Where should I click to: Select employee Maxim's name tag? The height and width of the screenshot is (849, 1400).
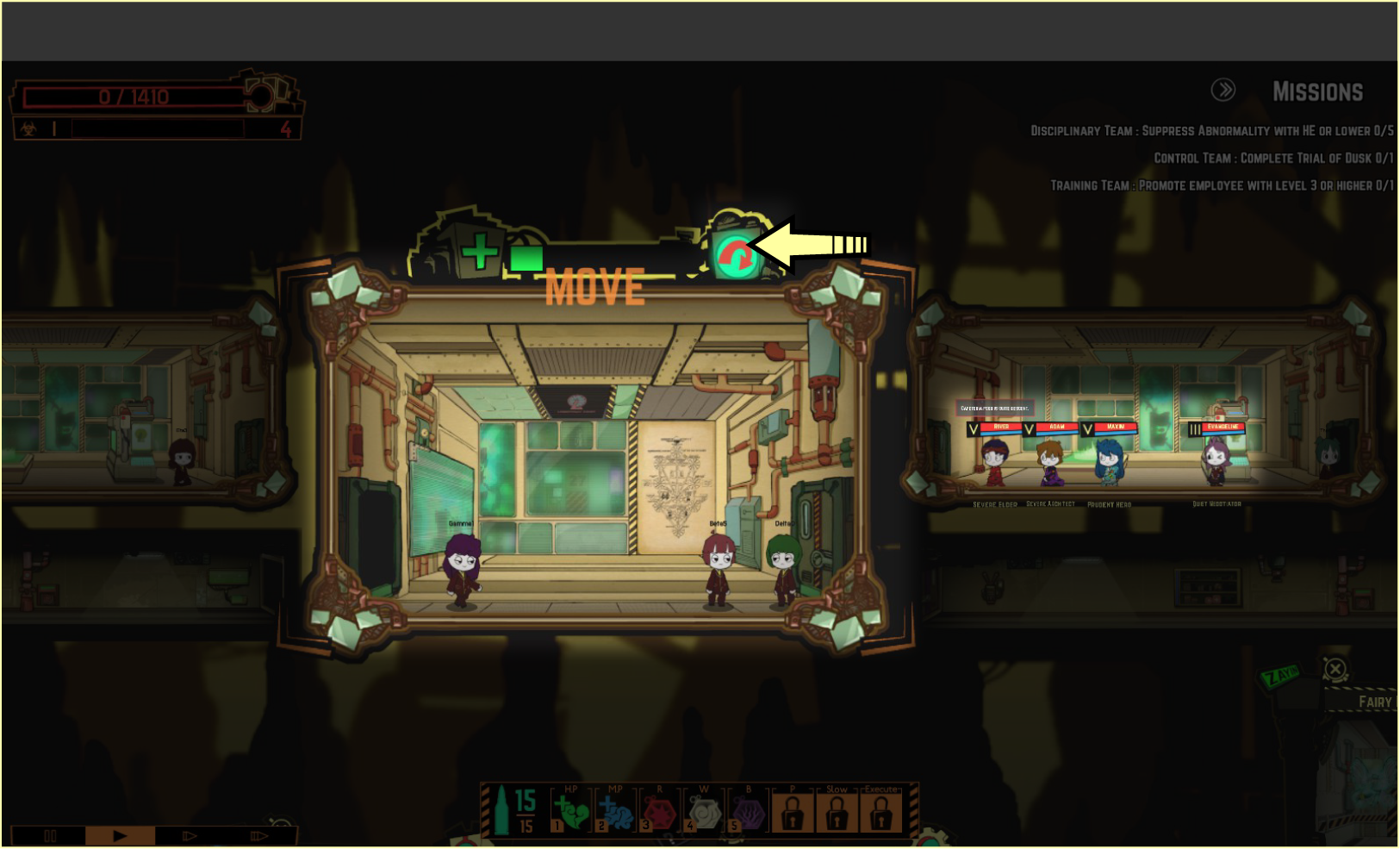[1115, 427]
